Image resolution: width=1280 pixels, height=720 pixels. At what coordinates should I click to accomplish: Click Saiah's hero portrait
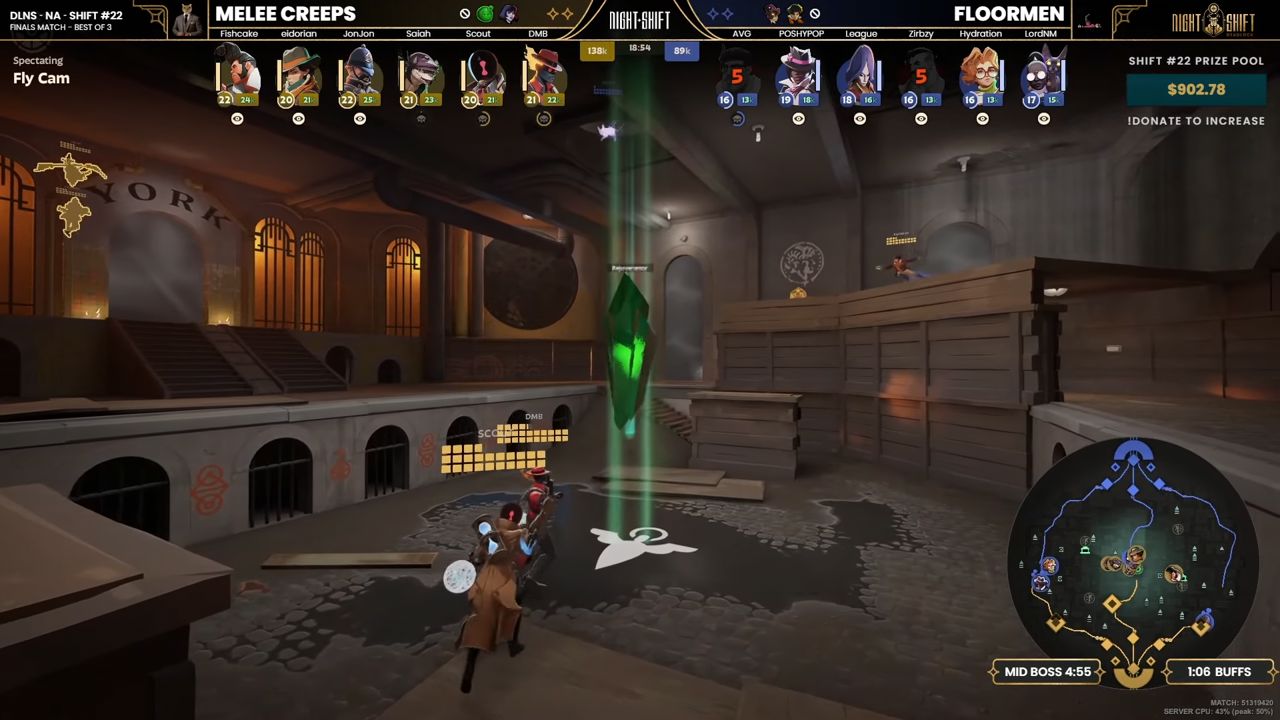click(421, 72)
